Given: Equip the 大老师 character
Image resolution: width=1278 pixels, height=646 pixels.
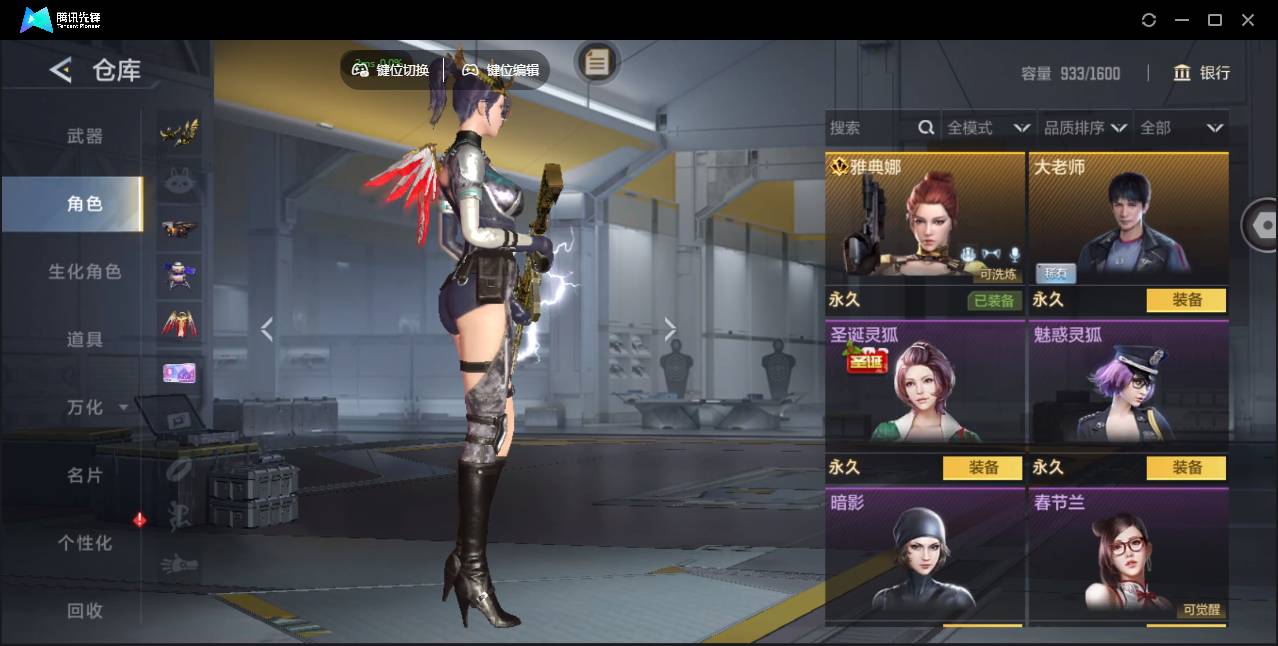Looking at the screenshot, I should [1186, 300].
